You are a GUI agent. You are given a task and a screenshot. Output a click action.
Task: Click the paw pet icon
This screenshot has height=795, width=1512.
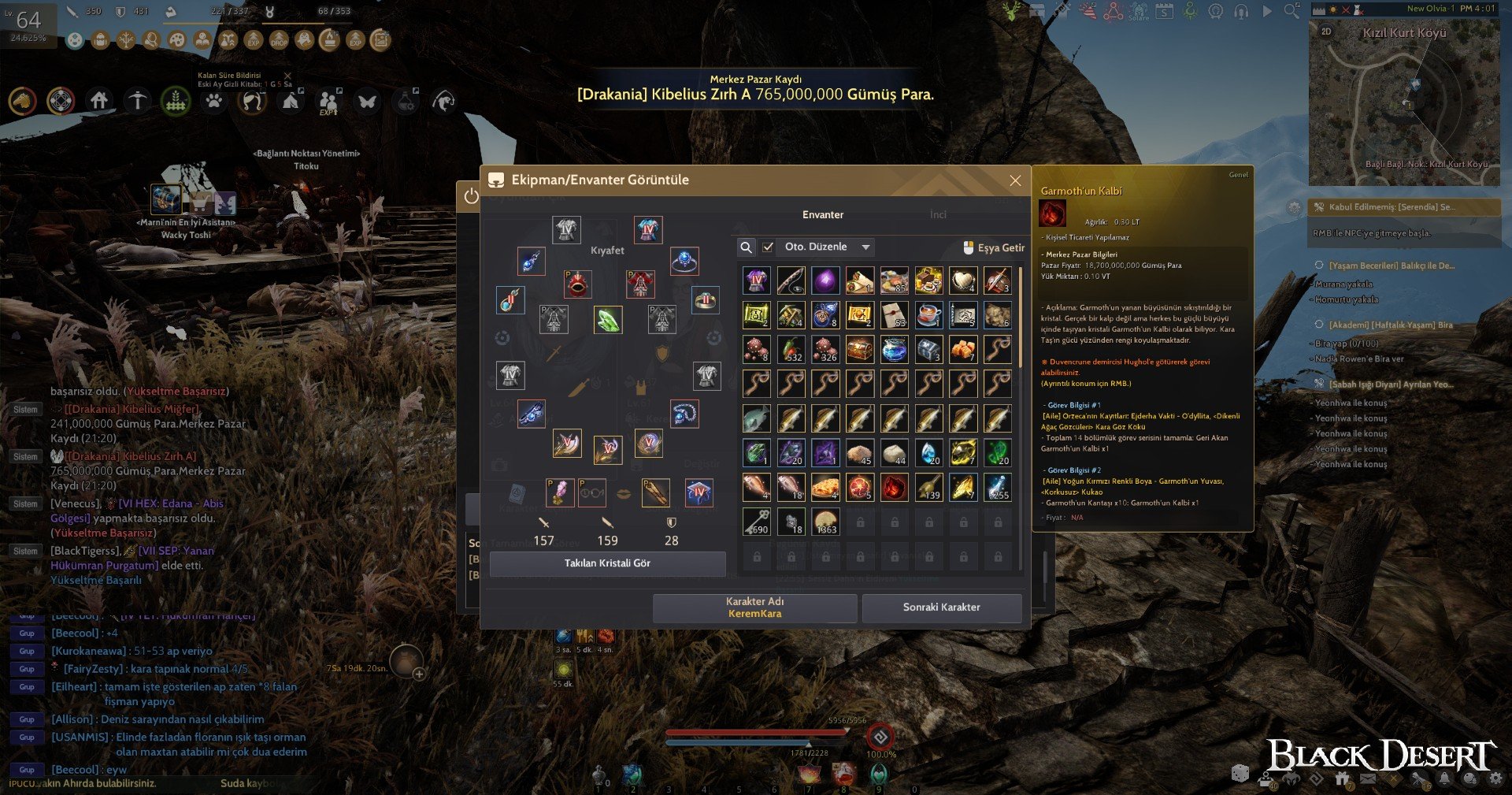(x=213, y=101)
